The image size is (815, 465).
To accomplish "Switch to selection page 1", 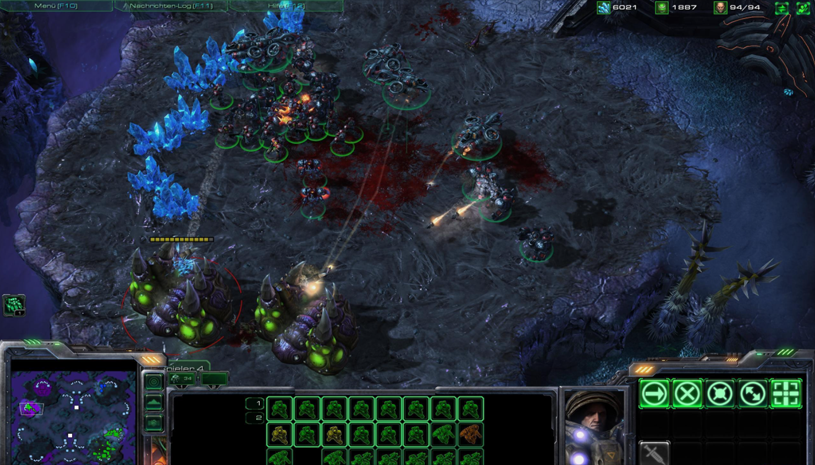I will click(256, 404).
